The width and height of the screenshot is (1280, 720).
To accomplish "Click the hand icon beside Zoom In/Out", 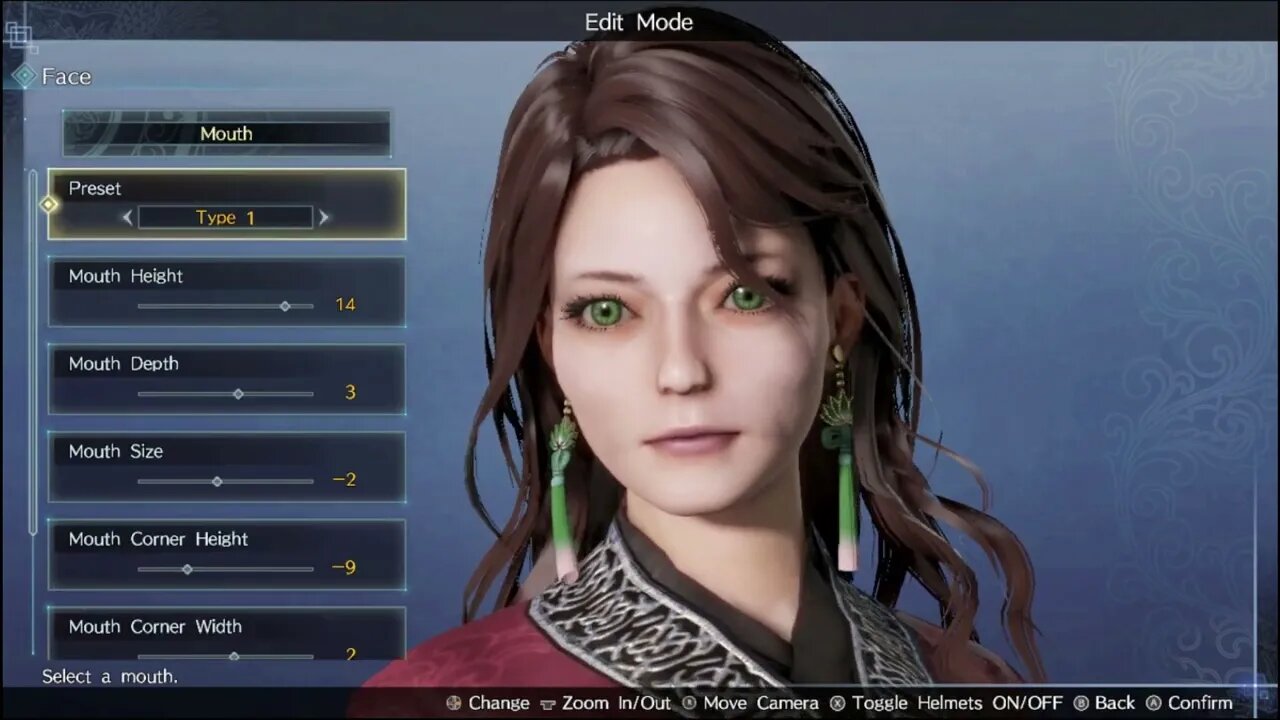I will coord(547,703).
